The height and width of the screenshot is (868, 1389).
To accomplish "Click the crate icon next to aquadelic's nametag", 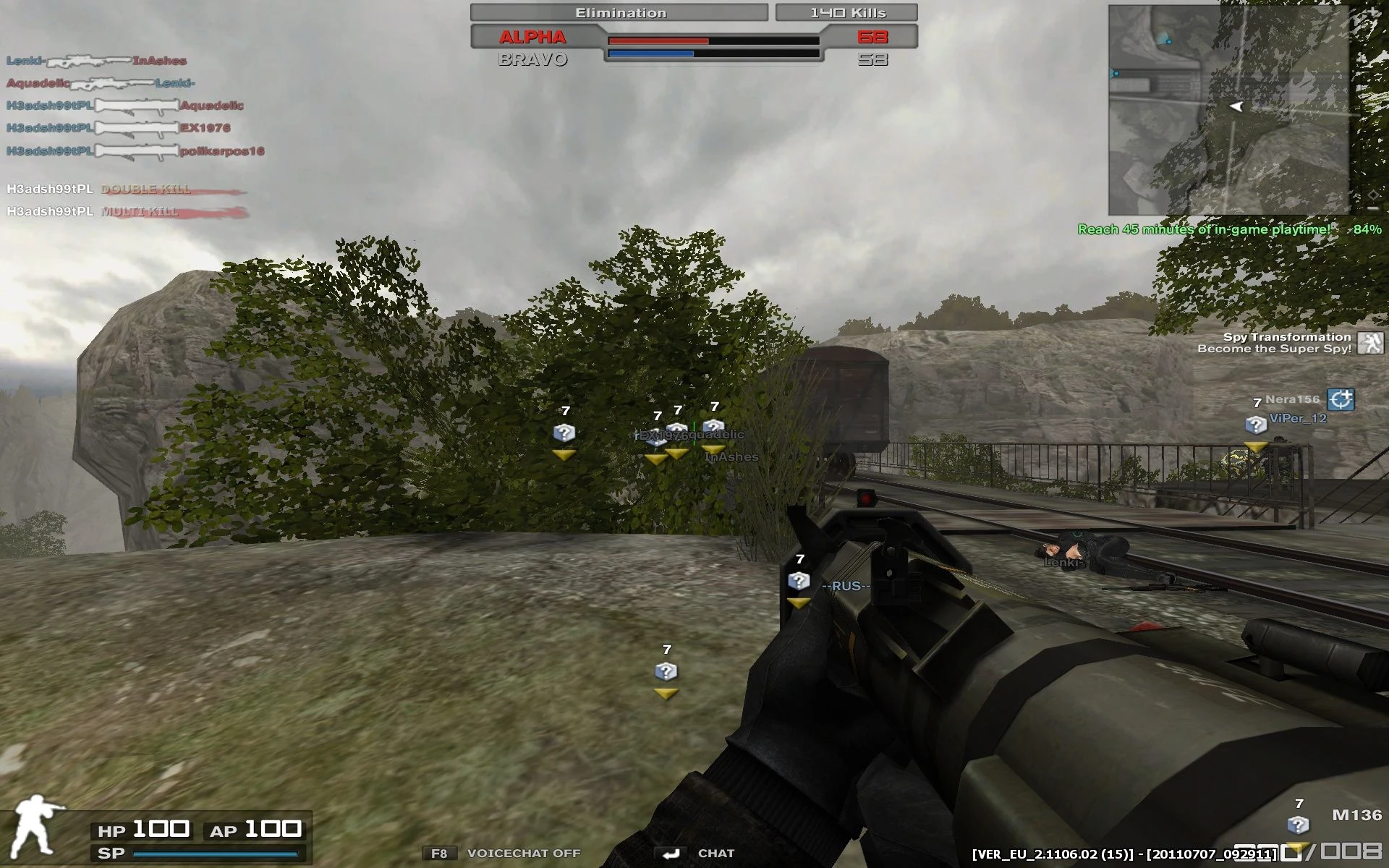I will [x=713, y=427].
